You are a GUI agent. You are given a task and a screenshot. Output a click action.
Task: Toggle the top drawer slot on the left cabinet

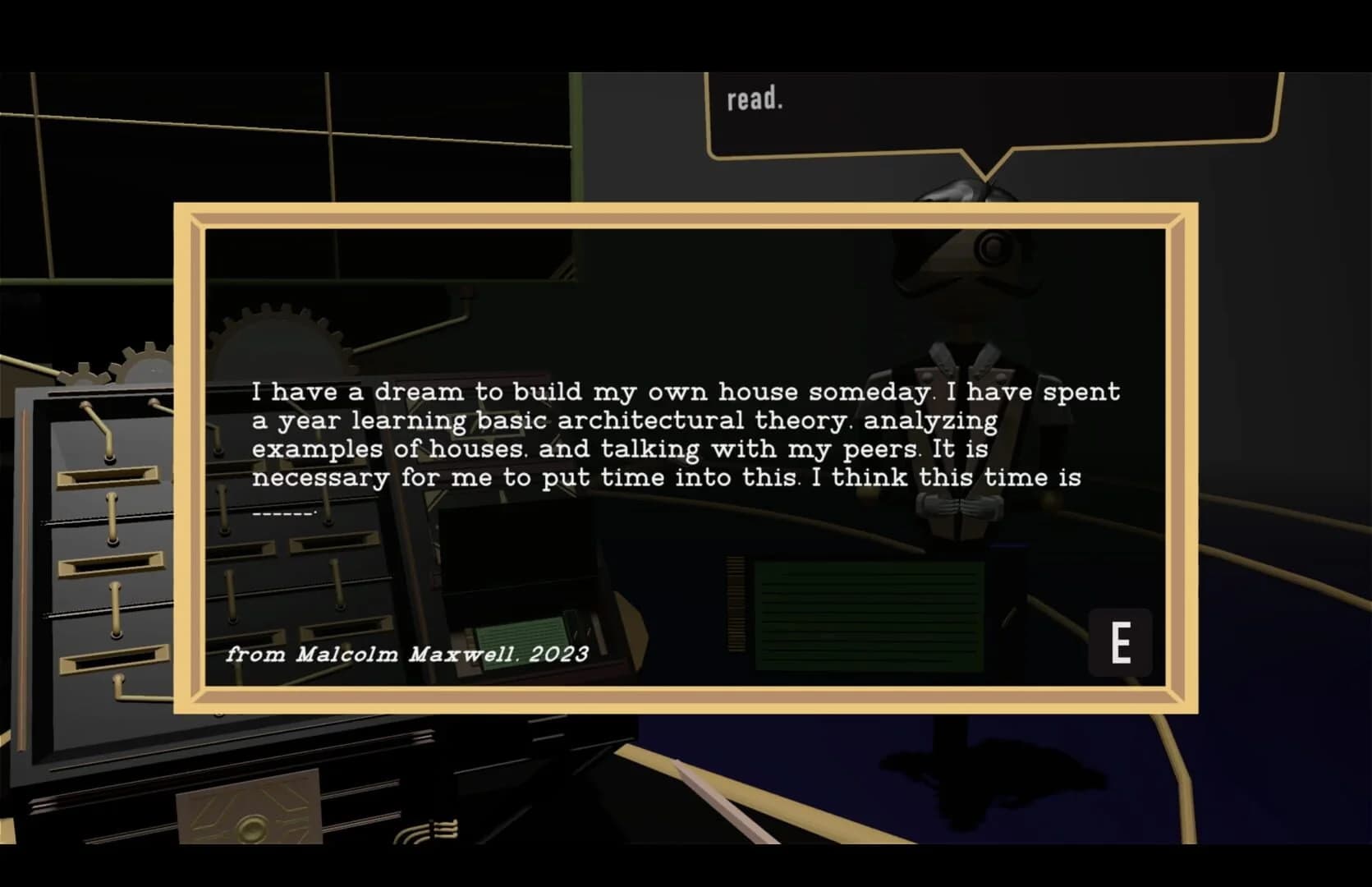click(x=107, y=476)
